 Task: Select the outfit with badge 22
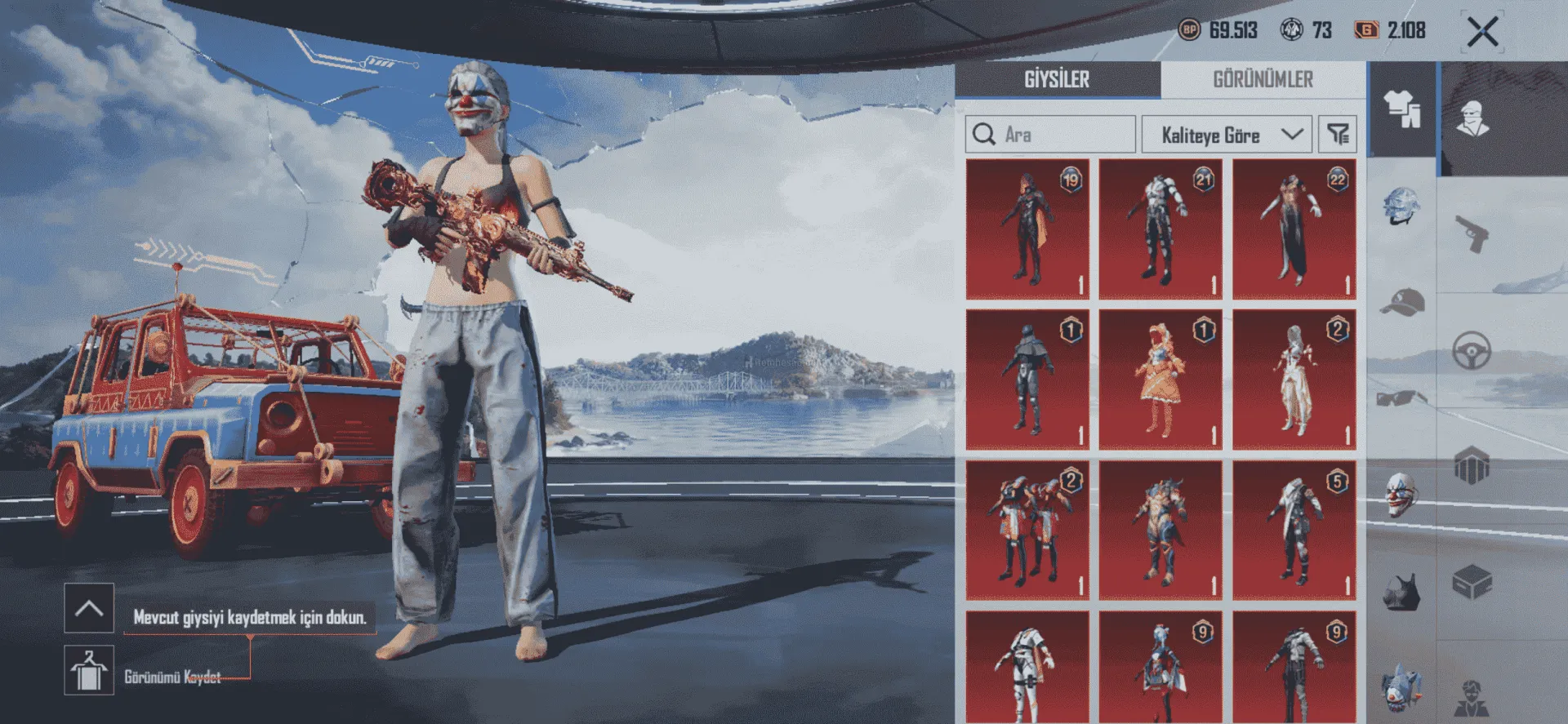pos(1294,229)
